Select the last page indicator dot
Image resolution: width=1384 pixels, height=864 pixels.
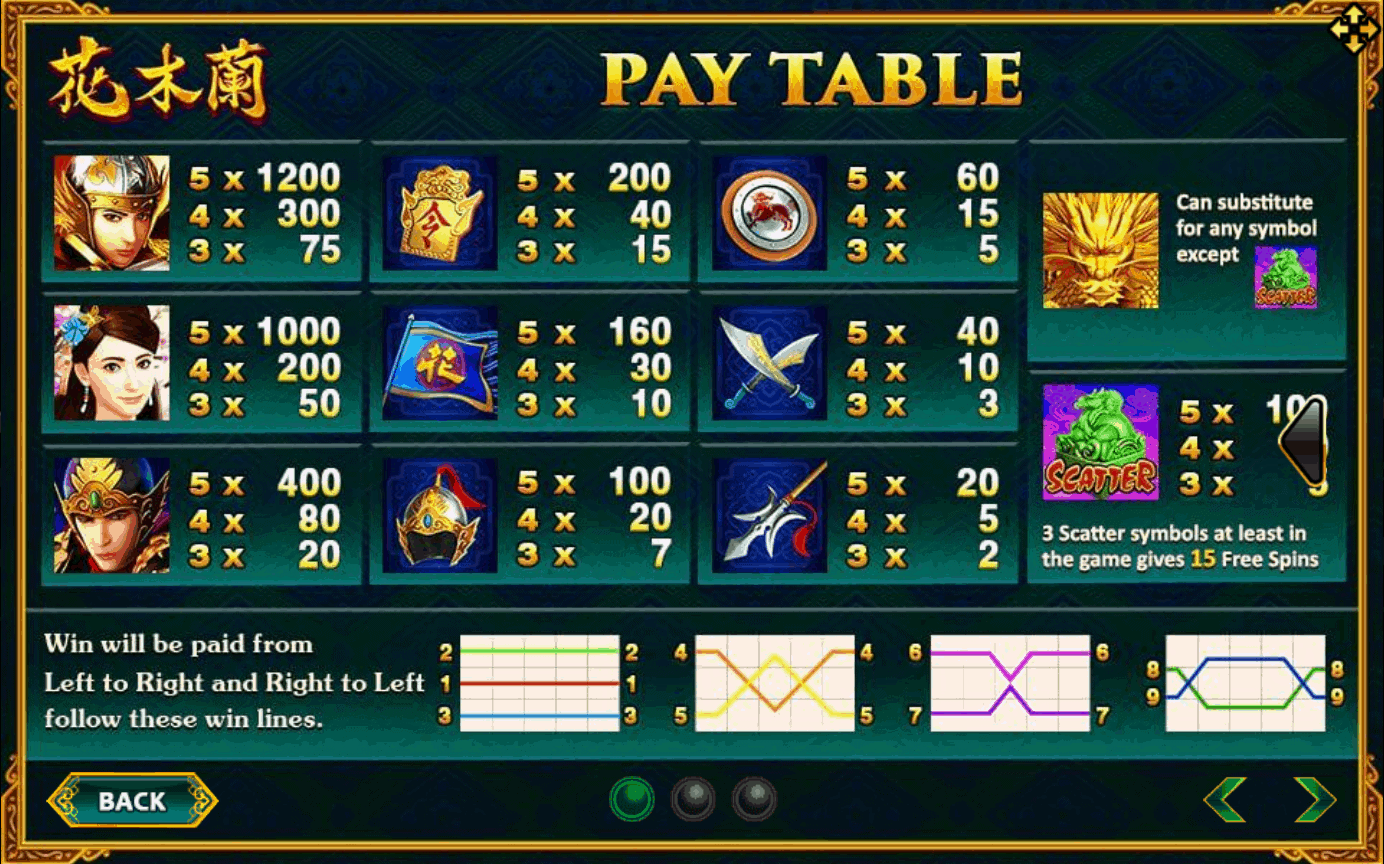pos(754,799)
